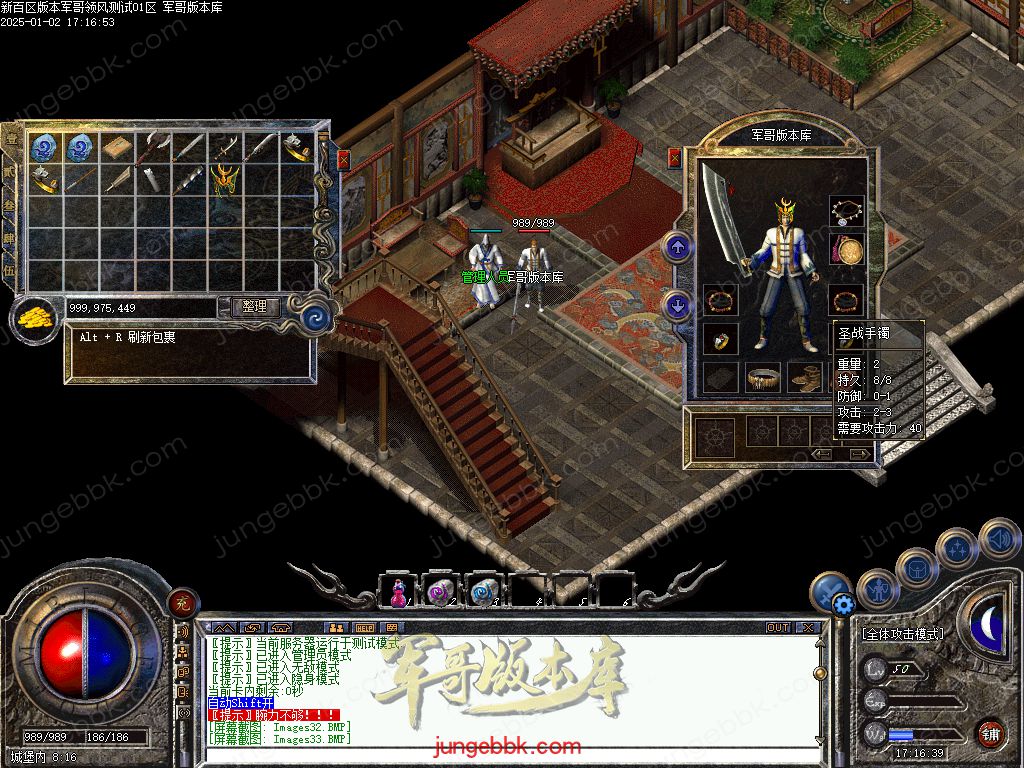Close the character equipment panel
Screen dimensions: 1024x768
point(675,157)
